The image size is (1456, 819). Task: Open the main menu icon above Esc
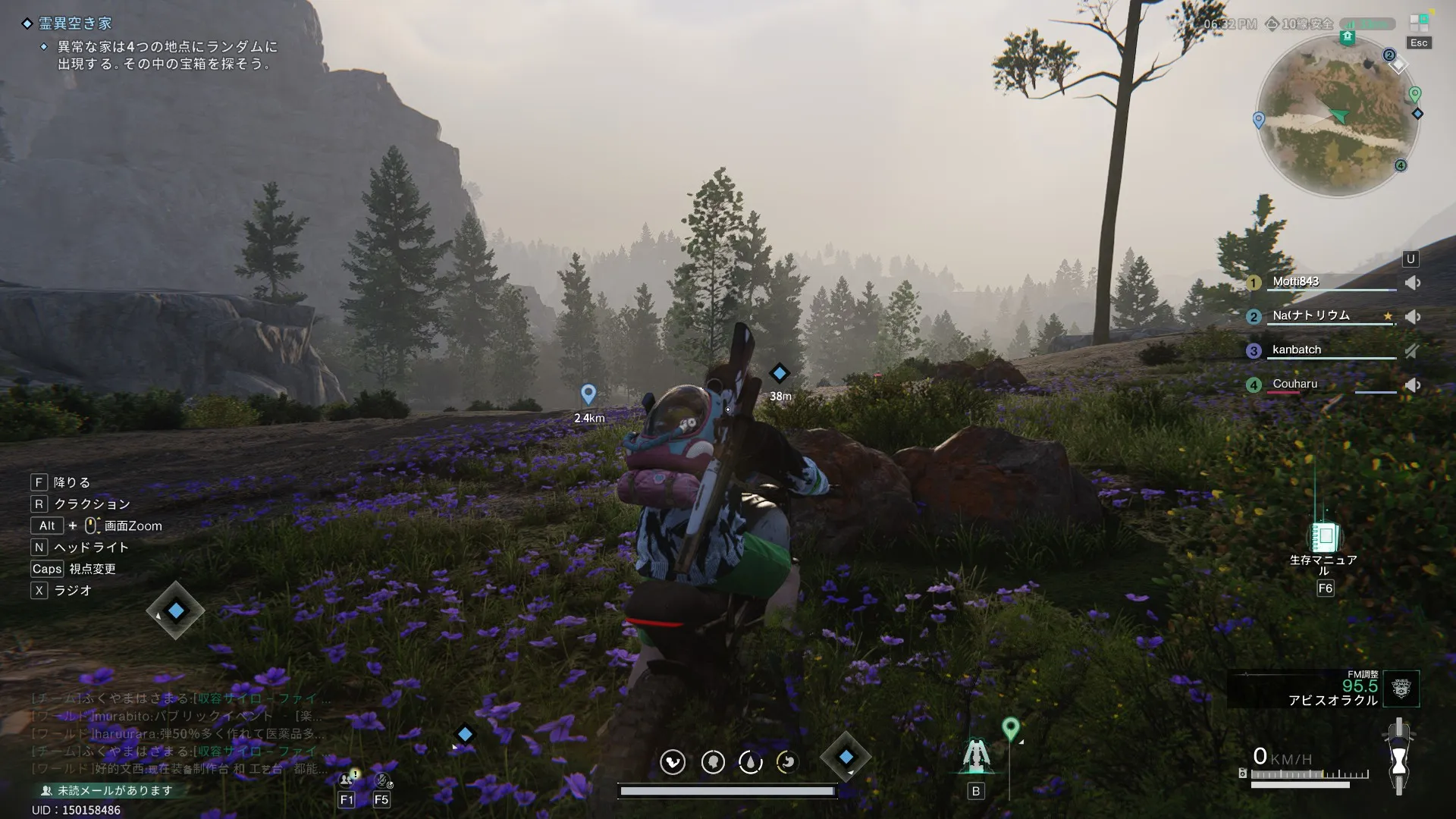[1418, 24]
